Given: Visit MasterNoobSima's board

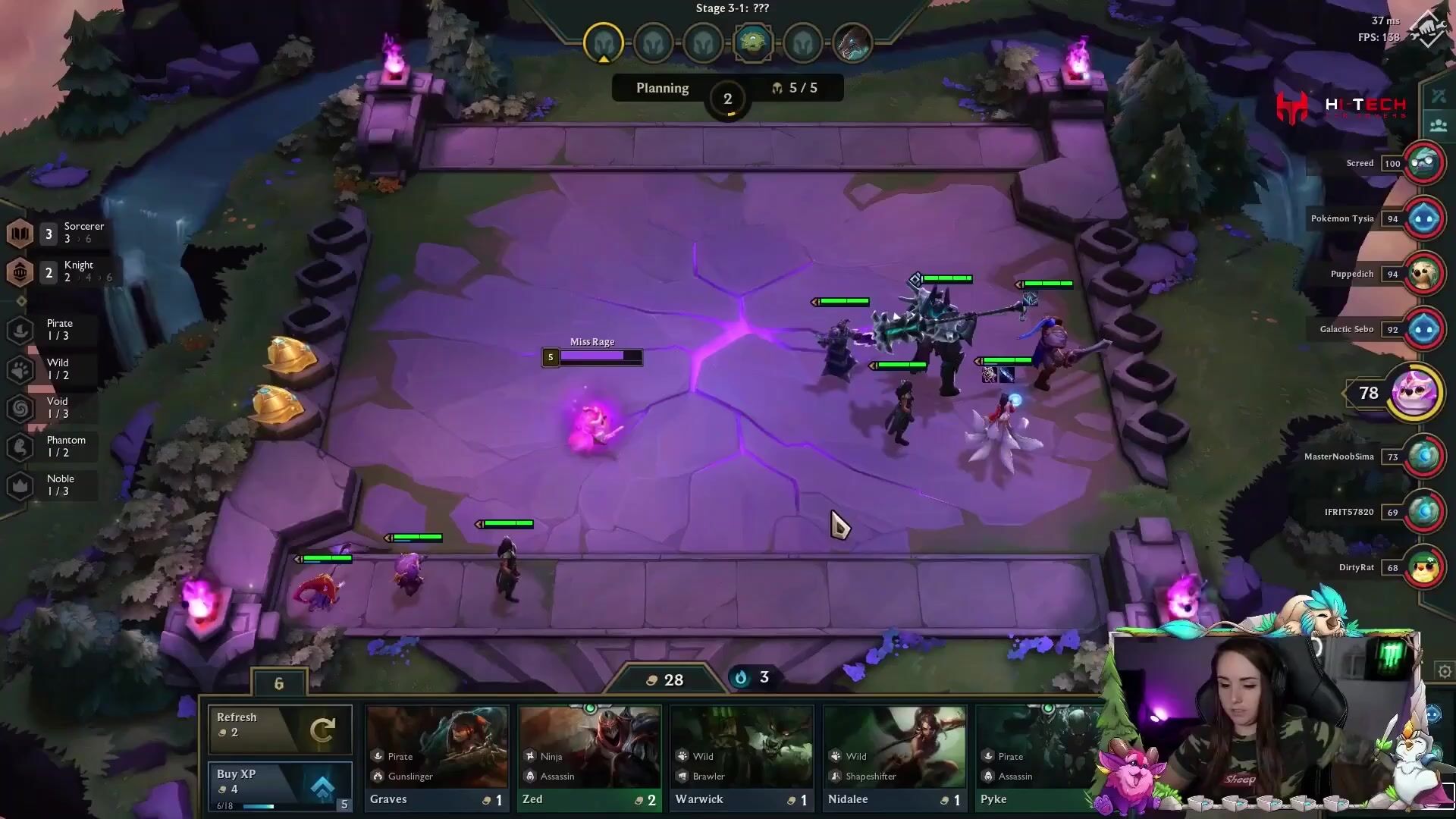Looking at the screenshot, I should 1423,457.
